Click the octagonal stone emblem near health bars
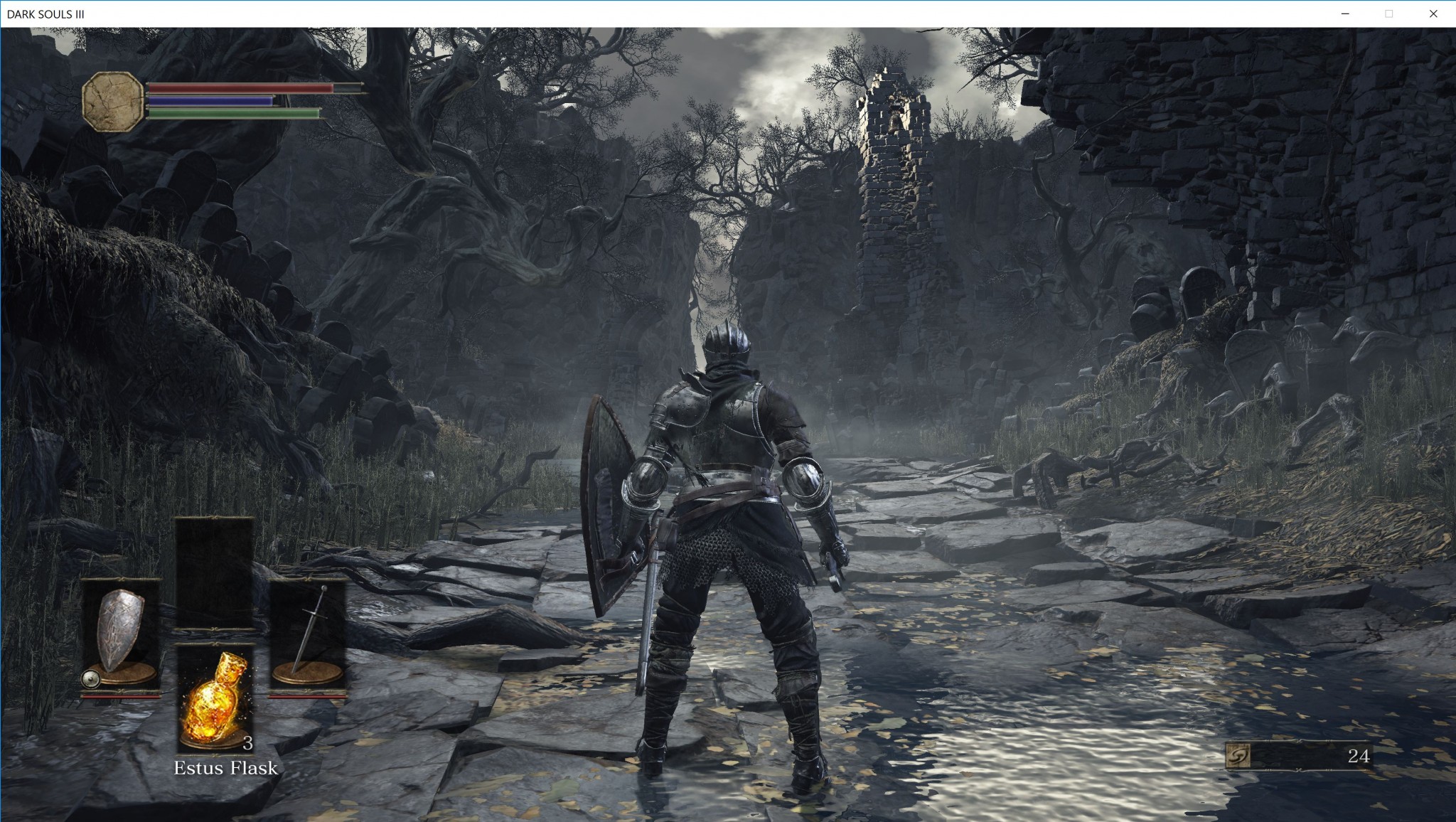 tap(112, 102)
